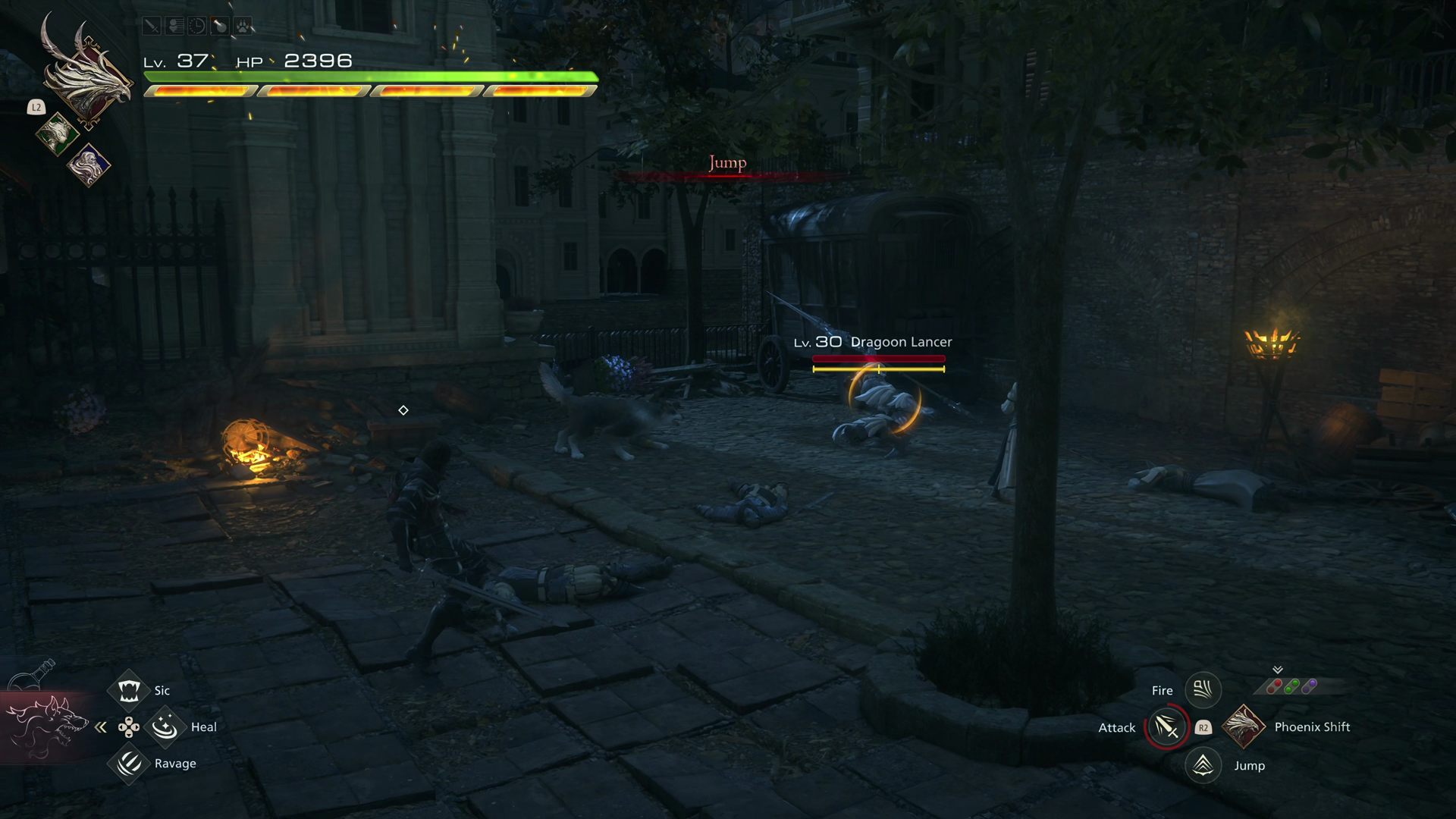Click the clock status icon
This screenshot has width=1456, height=819.
[197, 27]
